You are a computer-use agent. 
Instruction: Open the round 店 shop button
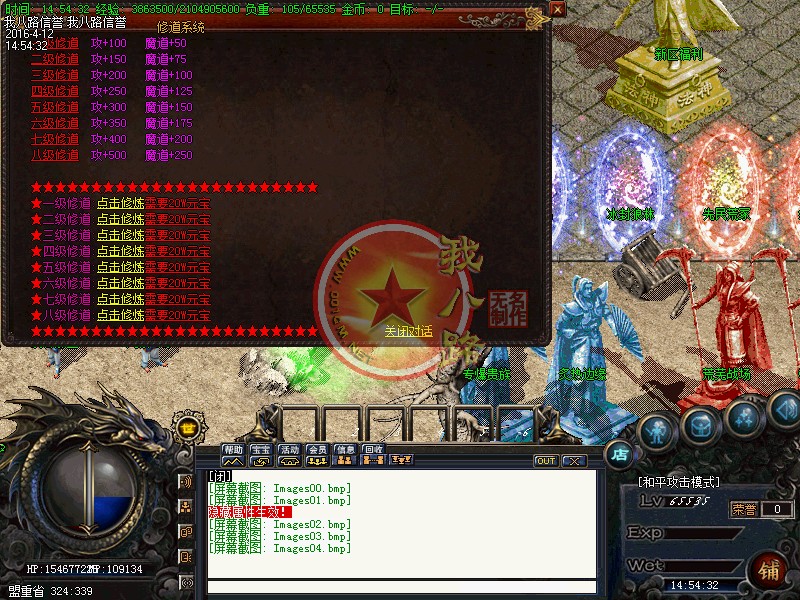(620, 453)
